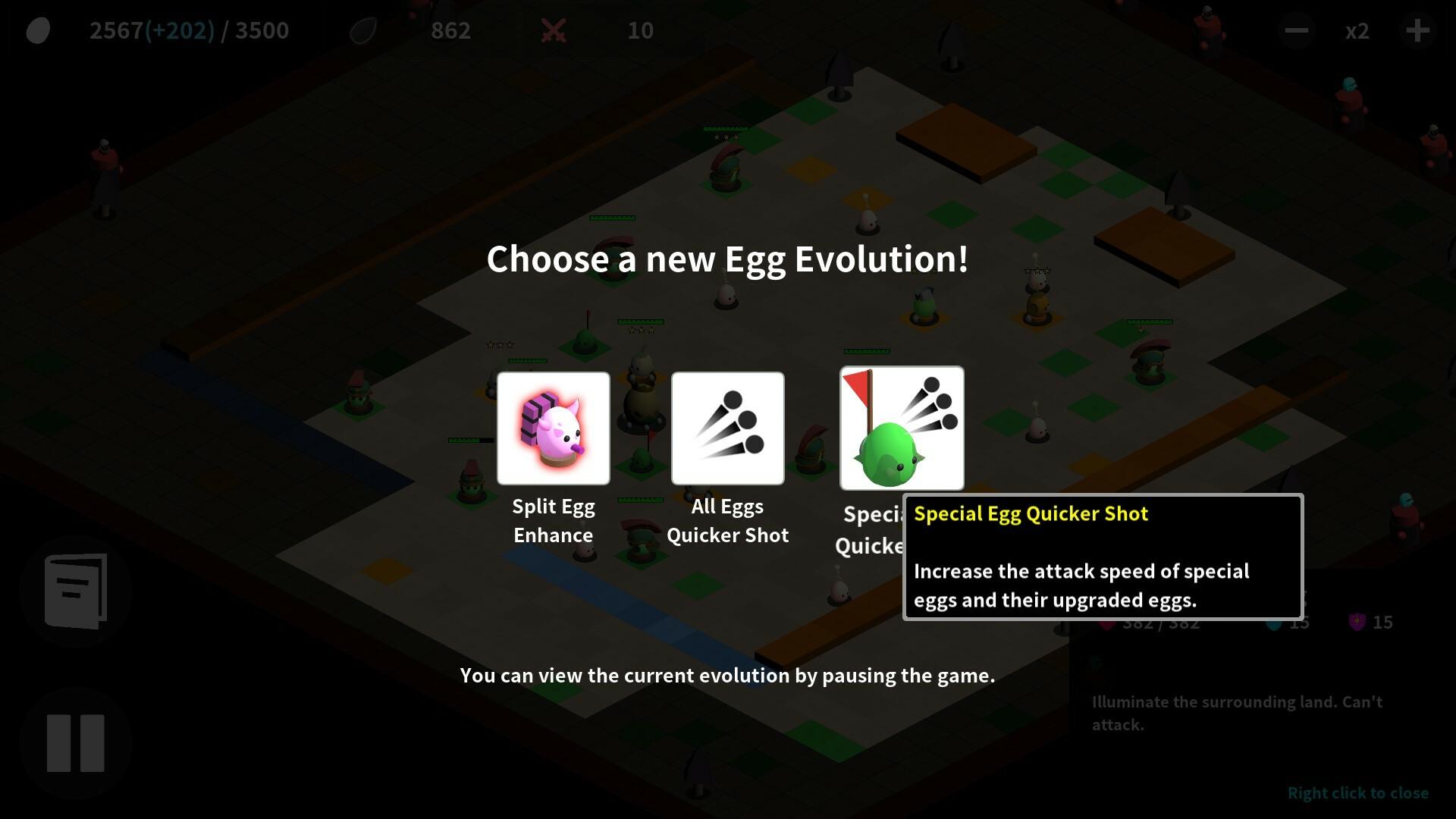This screenshot has width=1456, height=819.
Task: Click the egg counter icon top left
Action: click(37, 30)
